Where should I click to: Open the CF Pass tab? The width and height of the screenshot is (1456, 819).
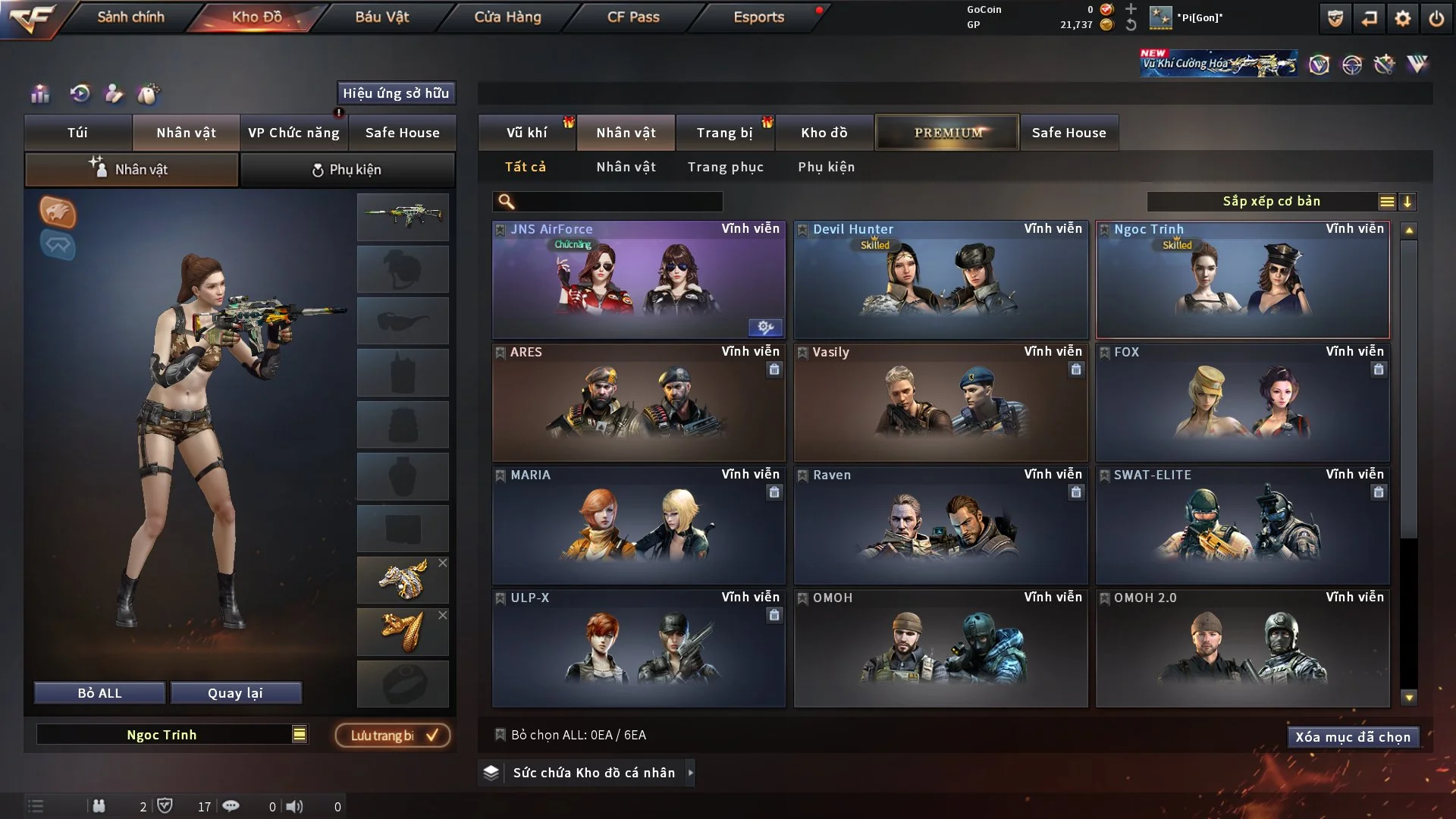[x=633, y=17]
